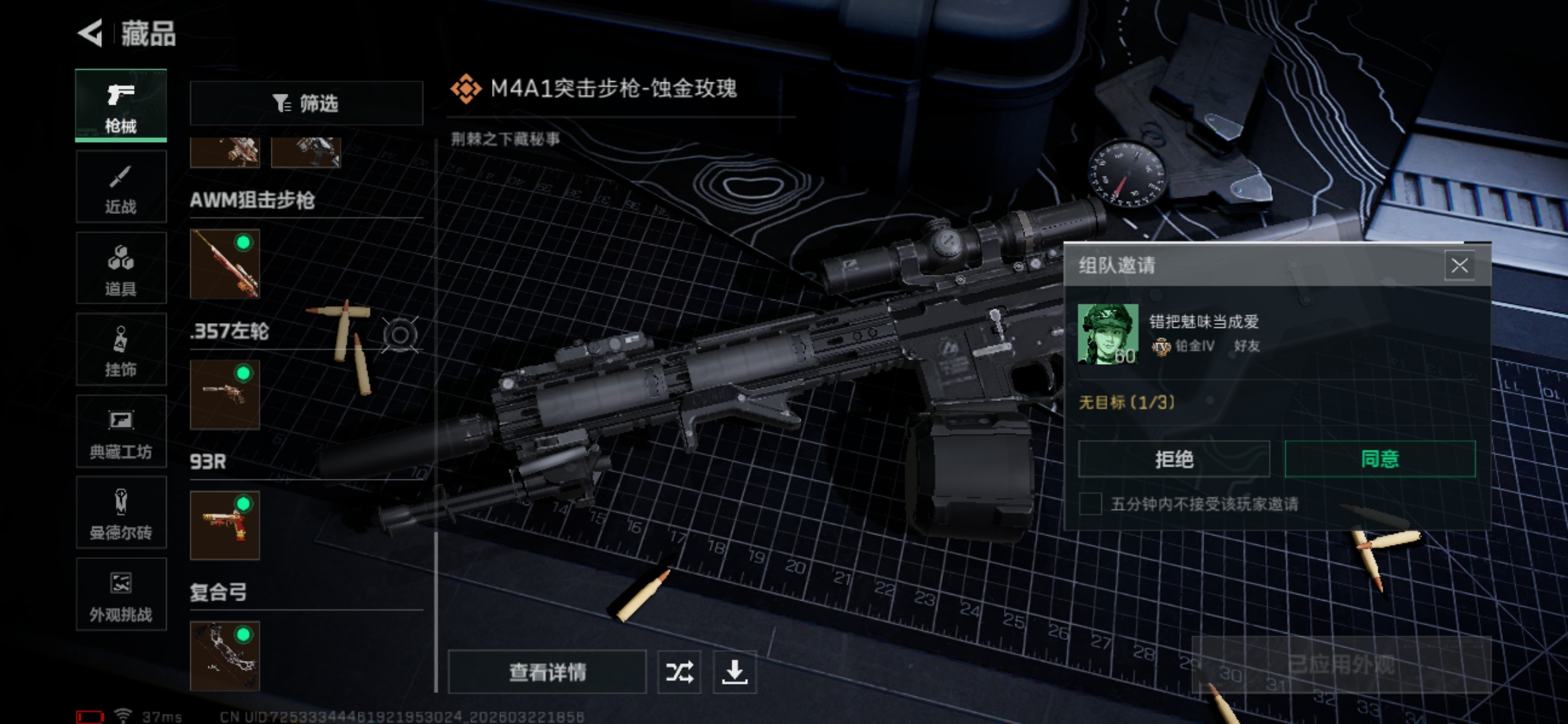Close the 组队邀请 invitation popup
Image resolution: width=1568 pixels, height=724 pixels.
point(1459,265)
